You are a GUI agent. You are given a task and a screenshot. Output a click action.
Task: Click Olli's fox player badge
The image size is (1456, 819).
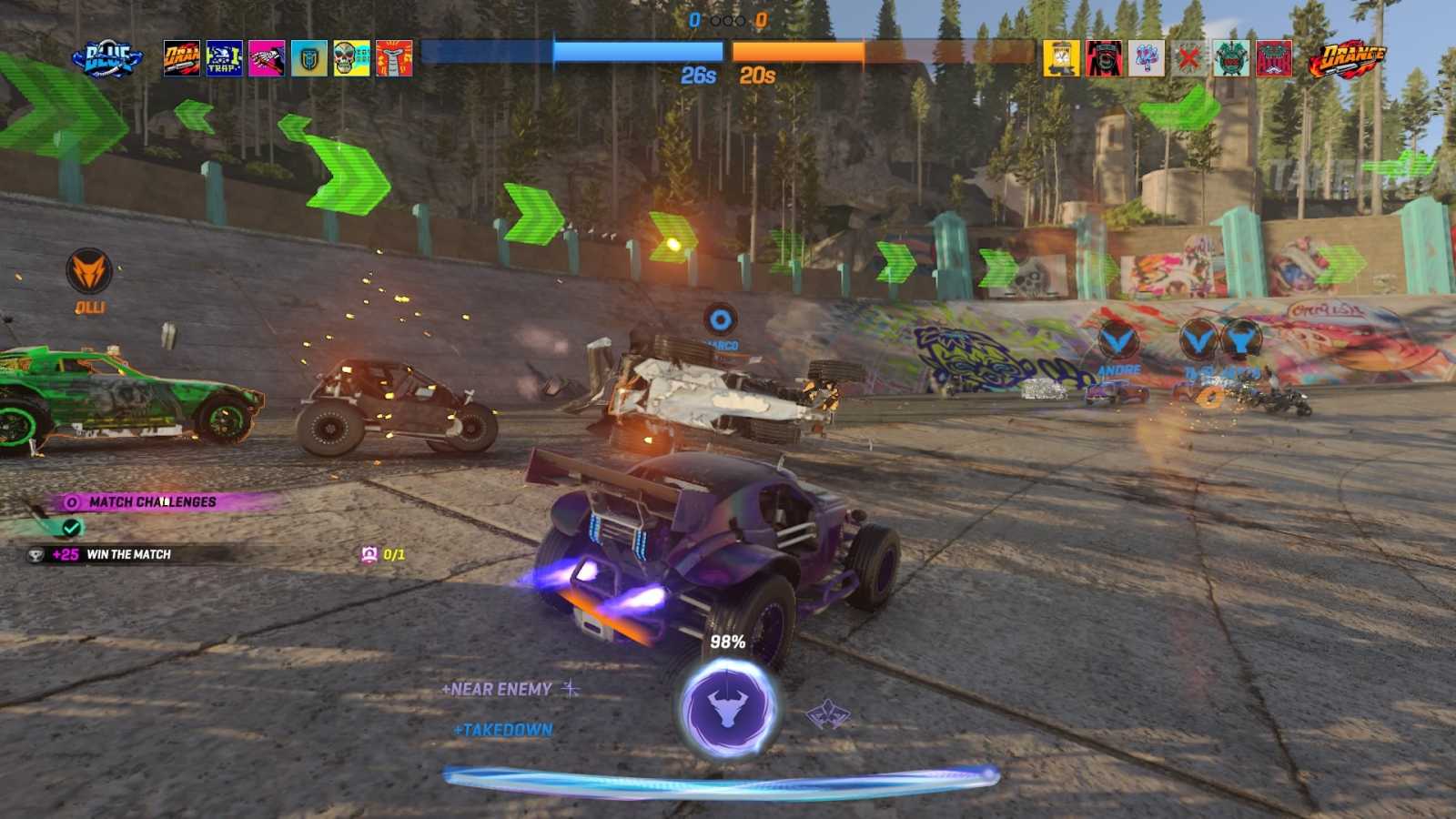coord(88,269)
